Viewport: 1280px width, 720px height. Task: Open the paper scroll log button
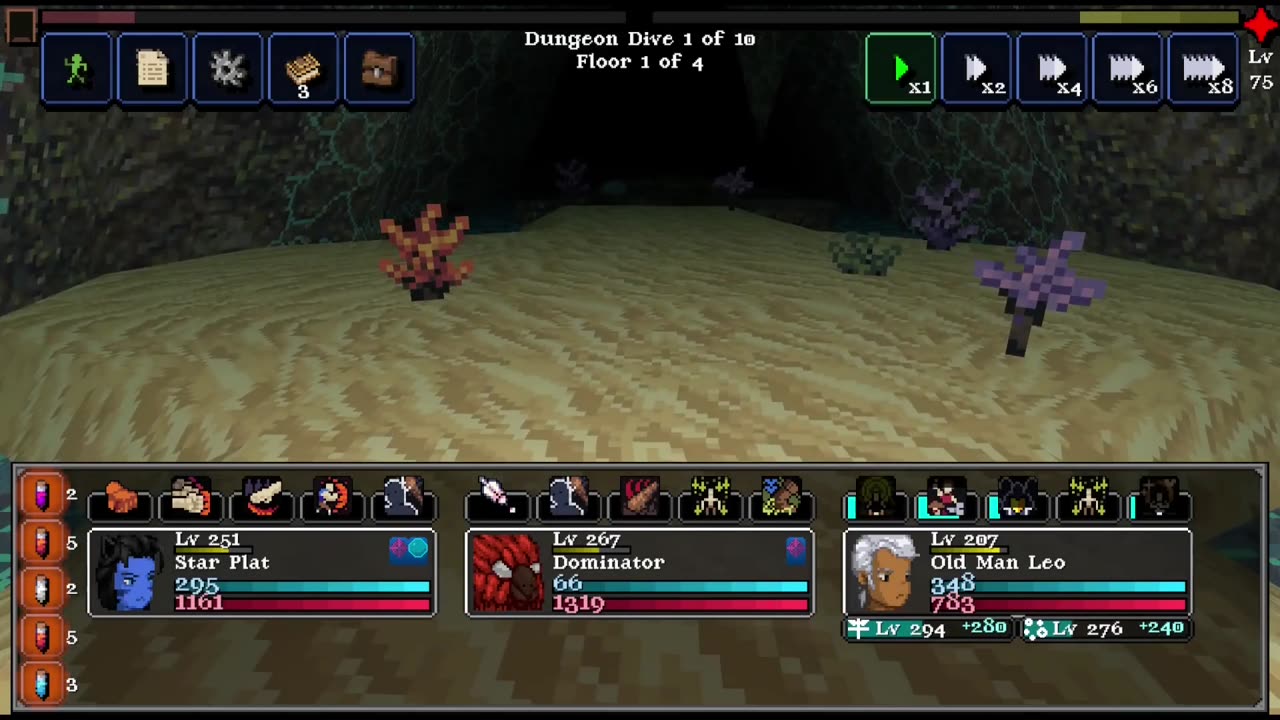pos(152,68)
